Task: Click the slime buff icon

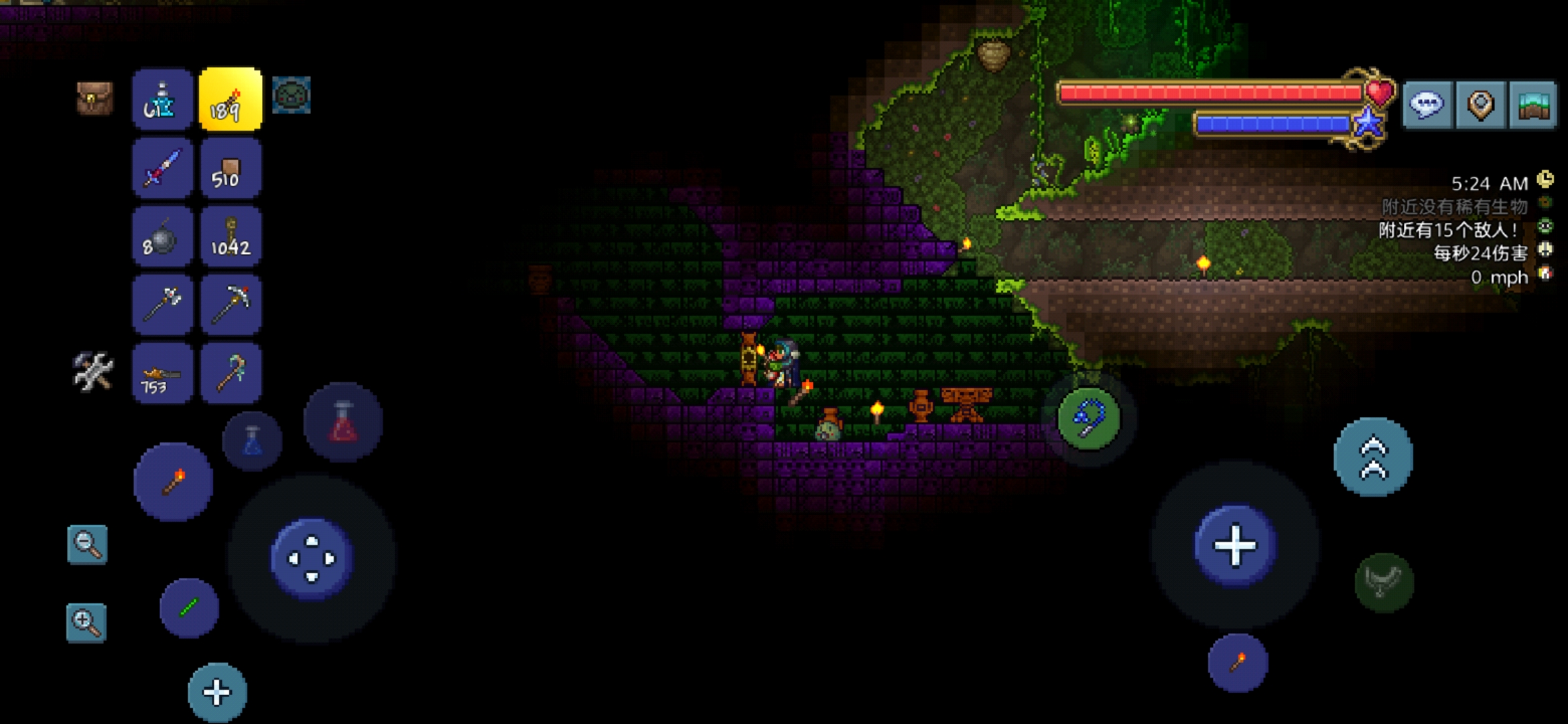Action: (291, 96)
